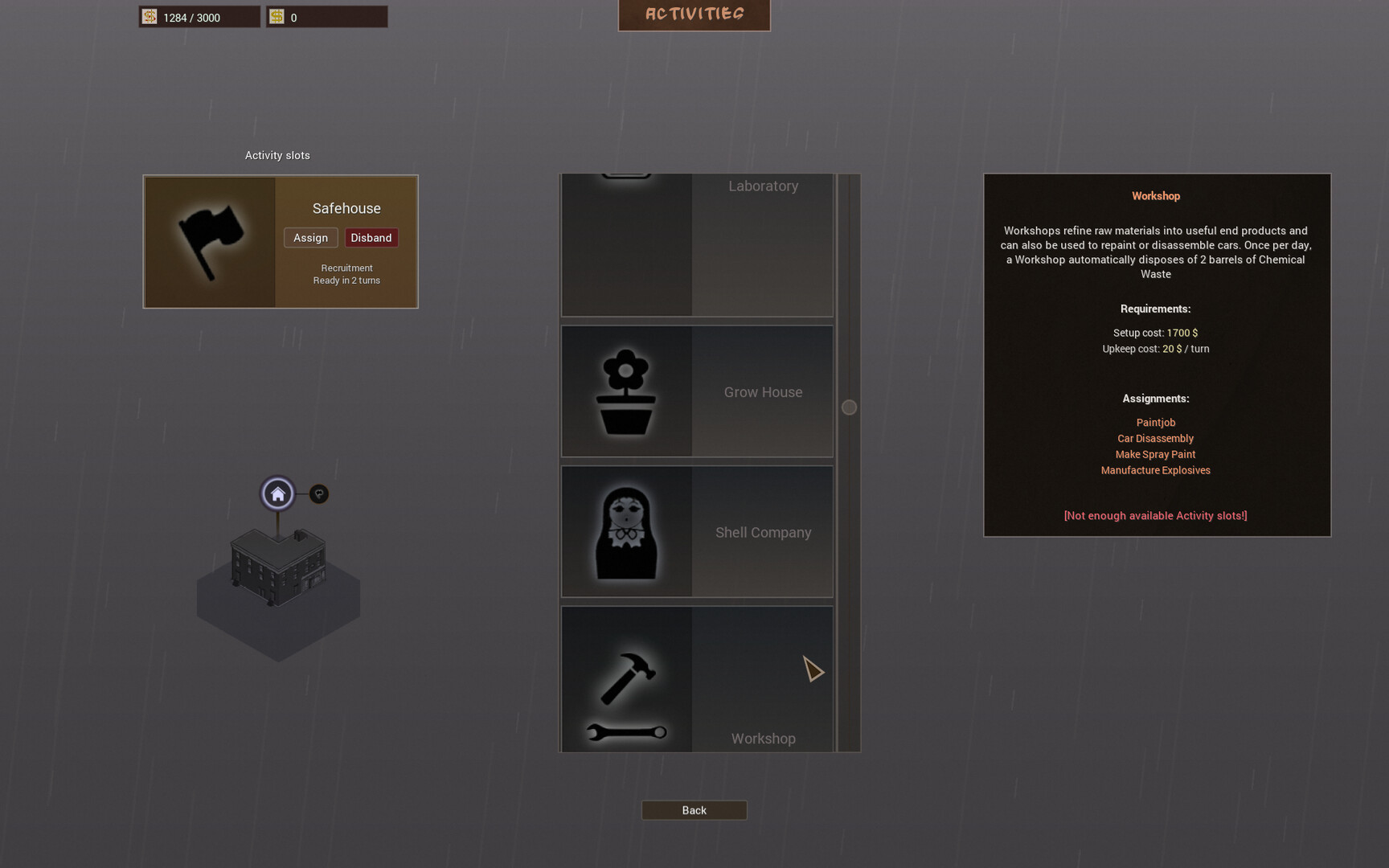
Task: Open the Activities header banner
Action: (693, 13)
